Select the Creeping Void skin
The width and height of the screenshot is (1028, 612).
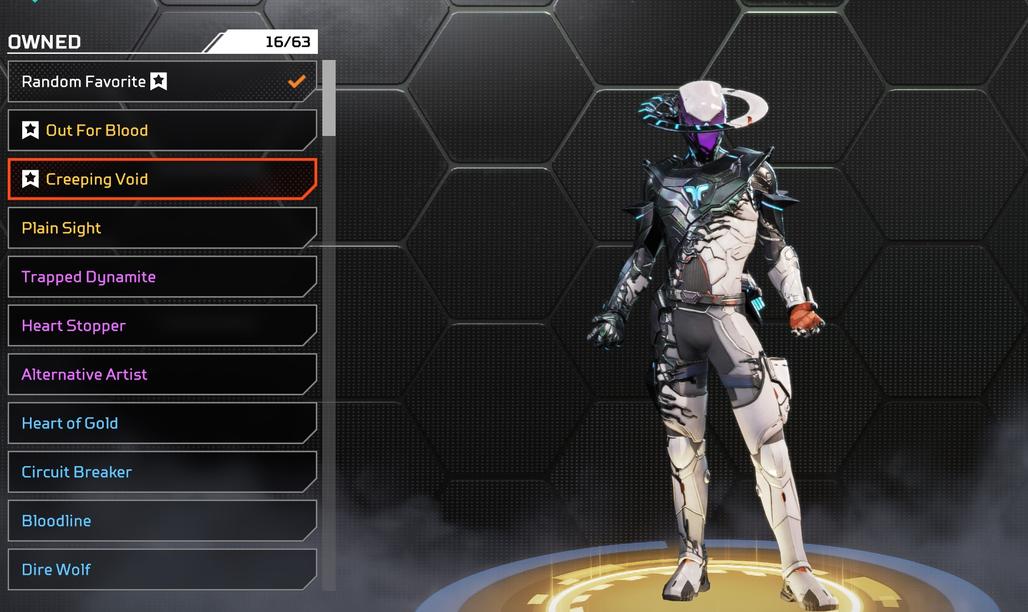click(x=162, y=179)
